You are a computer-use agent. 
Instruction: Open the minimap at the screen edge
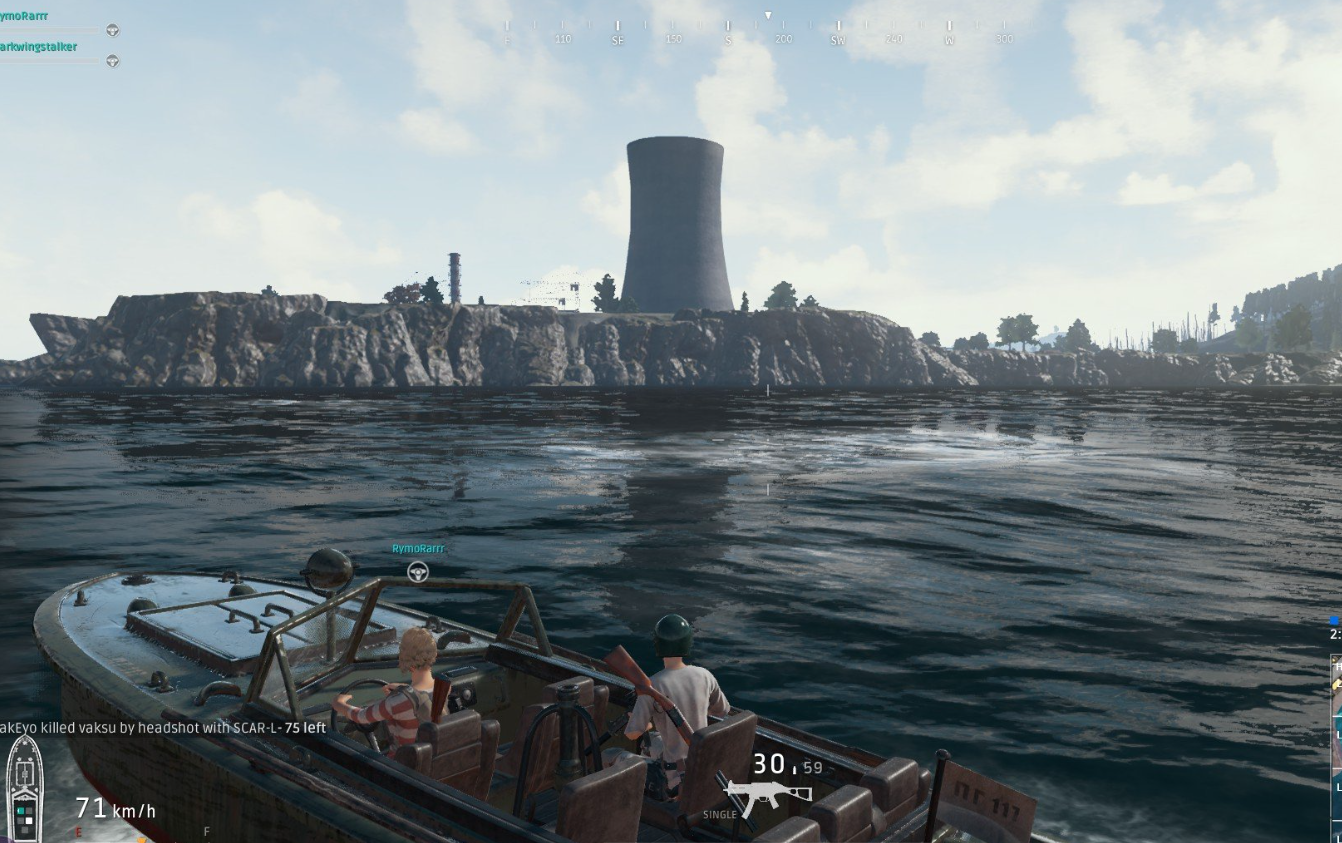click(x=1335, y=740)
